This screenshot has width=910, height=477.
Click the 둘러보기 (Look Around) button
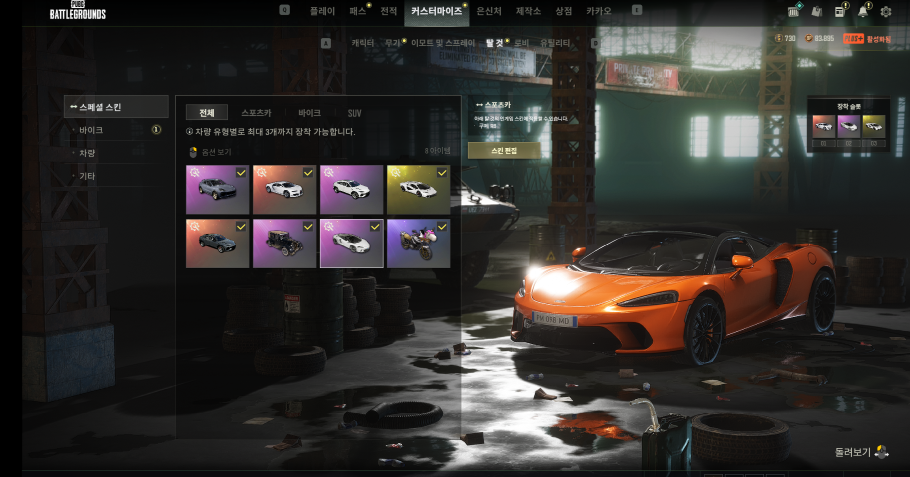click(861, 452)
